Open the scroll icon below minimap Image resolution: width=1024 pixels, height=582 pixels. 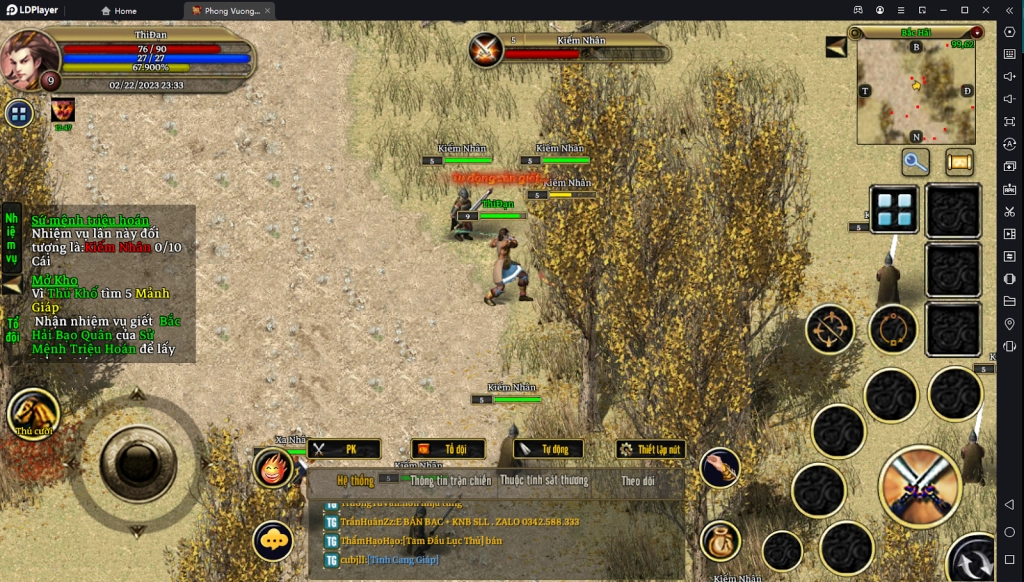pyautogui.click(x=960, y=162)
